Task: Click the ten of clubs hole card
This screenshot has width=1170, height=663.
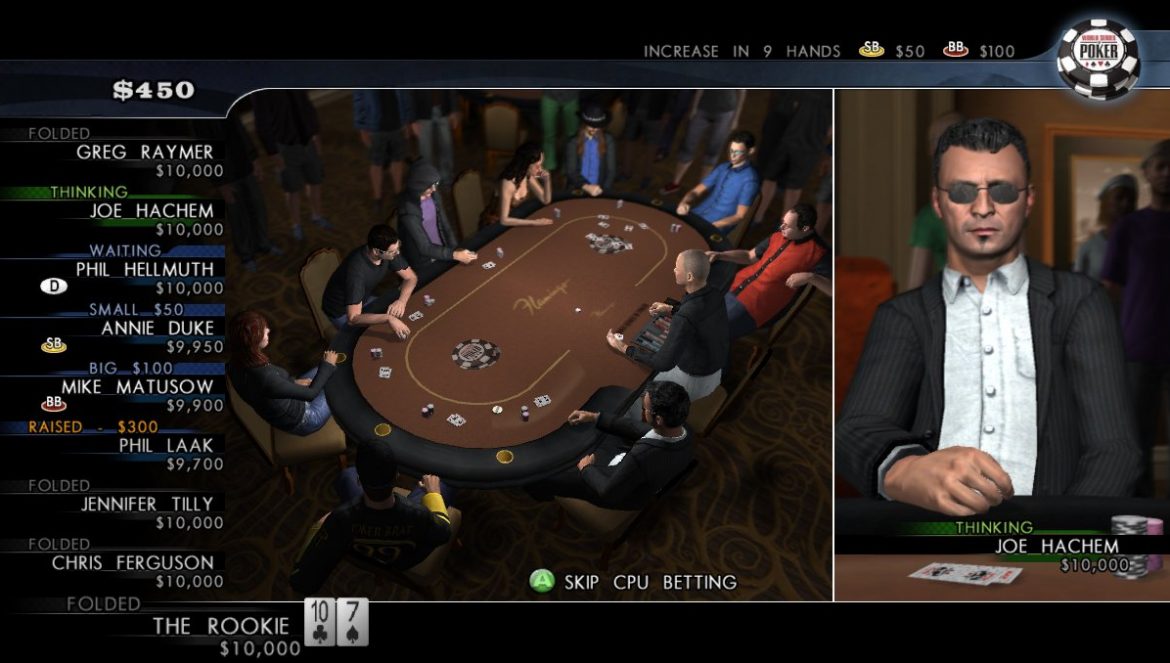Action: tap(319, 622)
